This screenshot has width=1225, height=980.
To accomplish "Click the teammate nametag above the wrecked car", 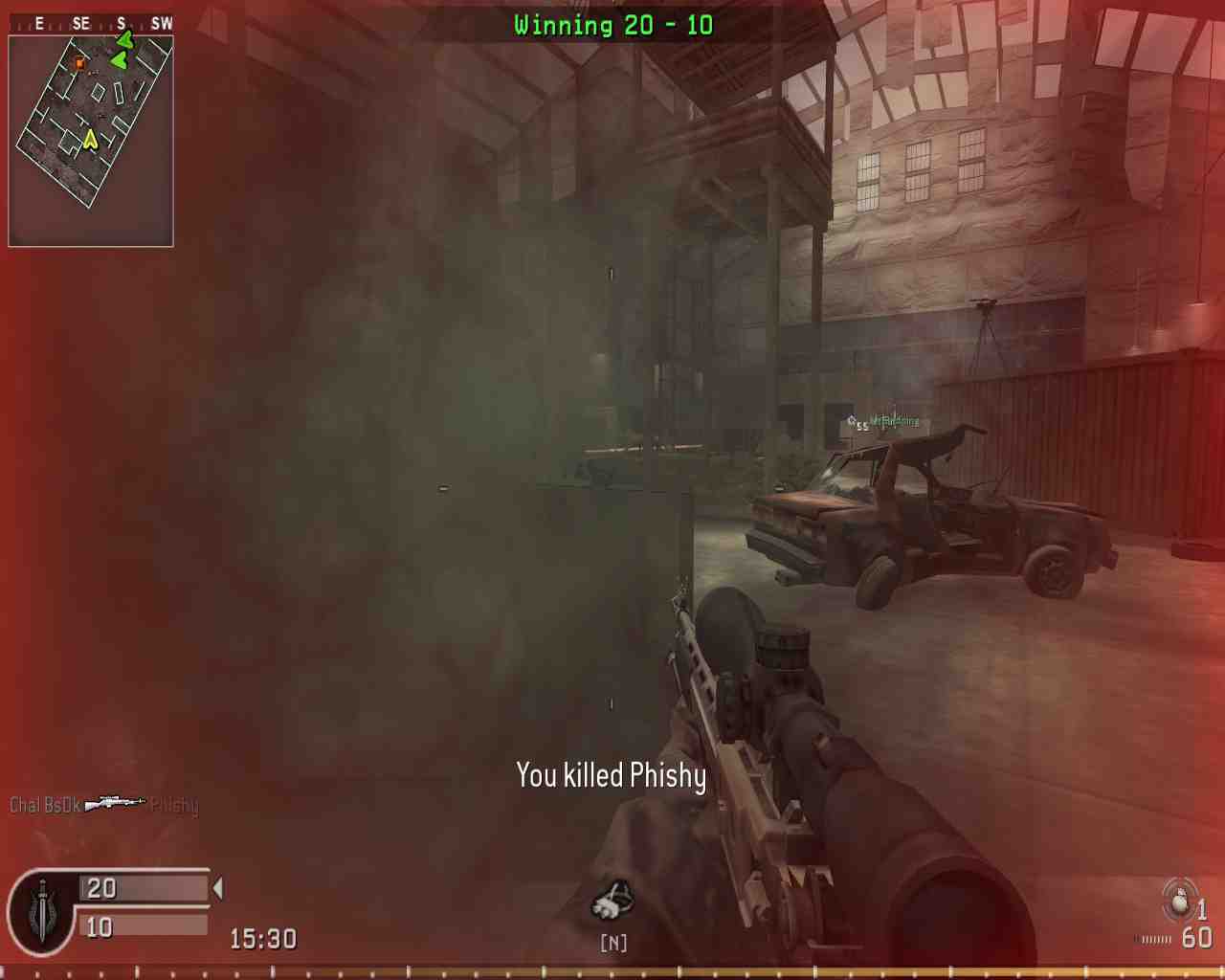I will (895, 419).
